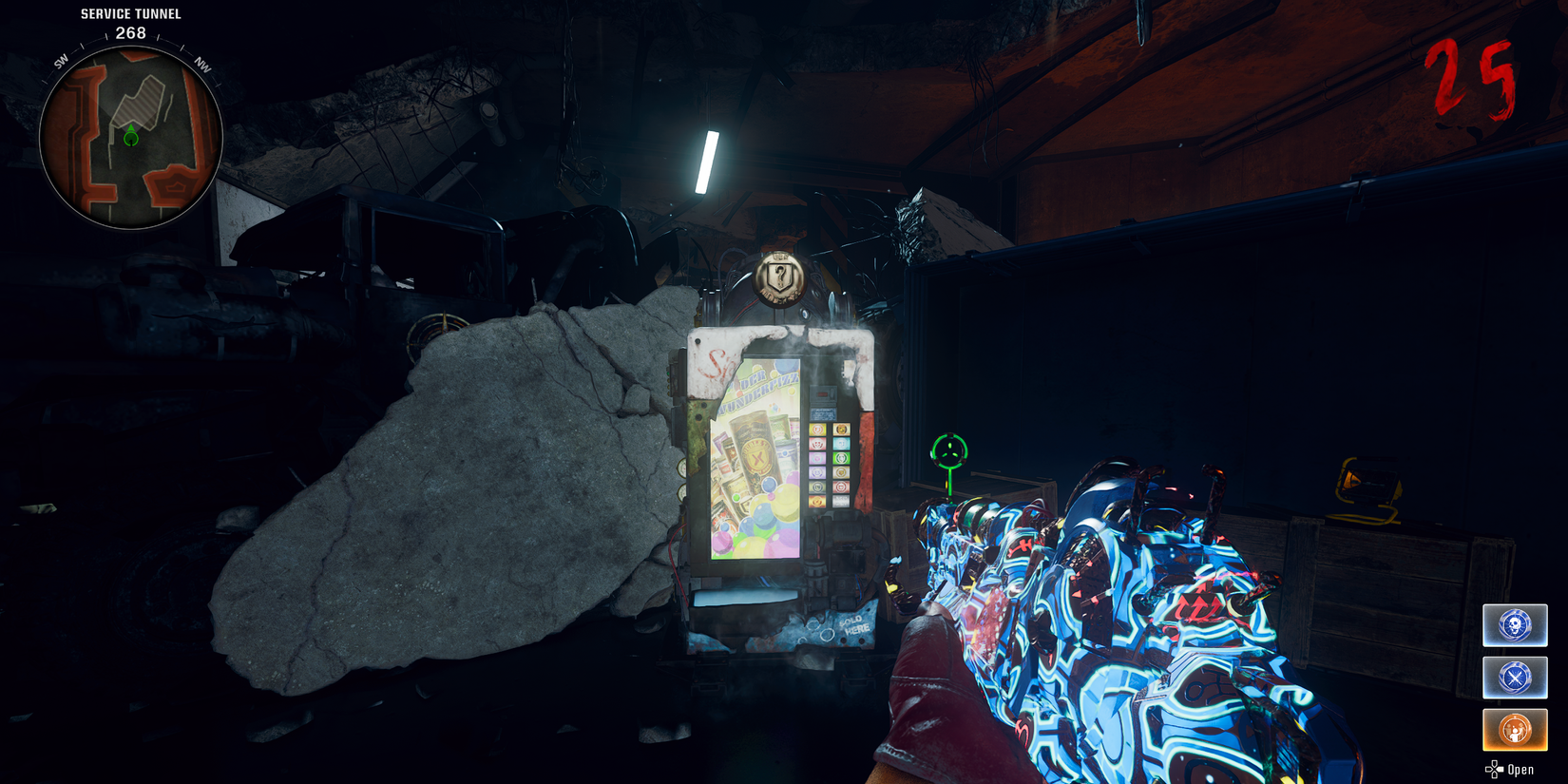Click the Service Tunnel location label

pos(129,13)
